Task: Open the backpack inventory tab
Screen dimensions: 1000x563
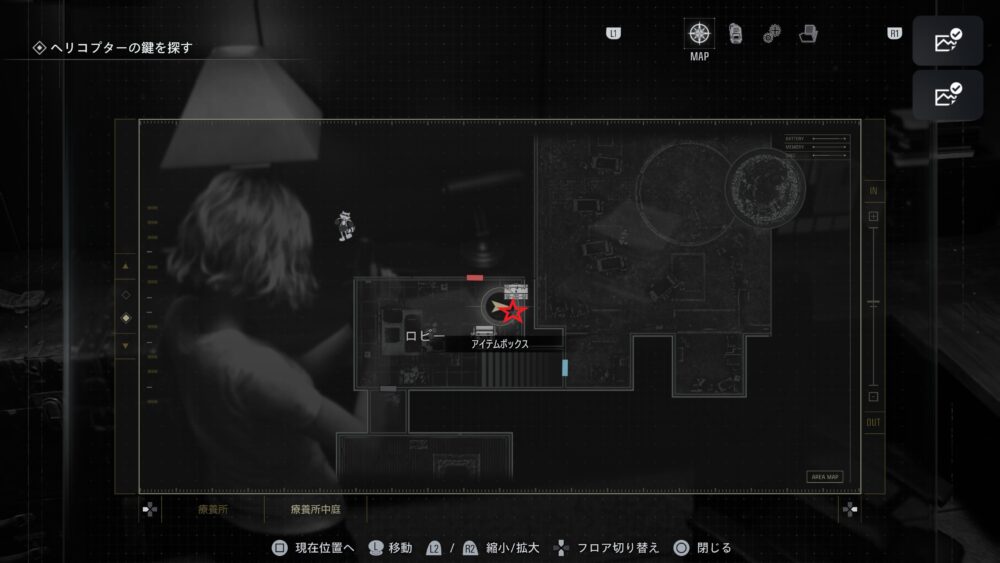Action: (736, 33)
